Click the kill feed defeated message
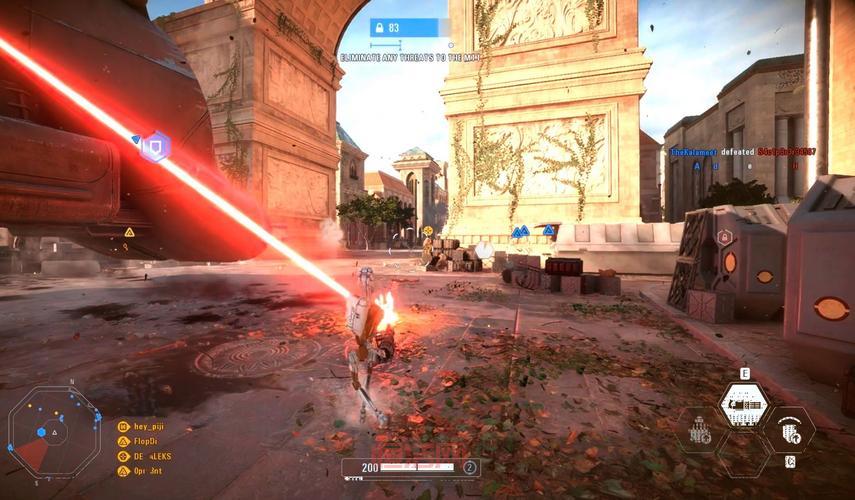Image resolution: width=855 pixels, height=500 pixels. click(742, 151)
